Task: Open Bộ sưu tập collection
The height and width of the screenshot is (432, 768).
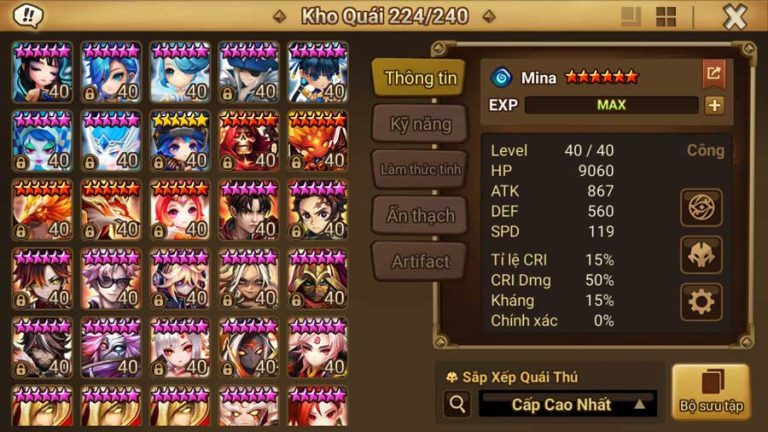Action: click(710, 390)
